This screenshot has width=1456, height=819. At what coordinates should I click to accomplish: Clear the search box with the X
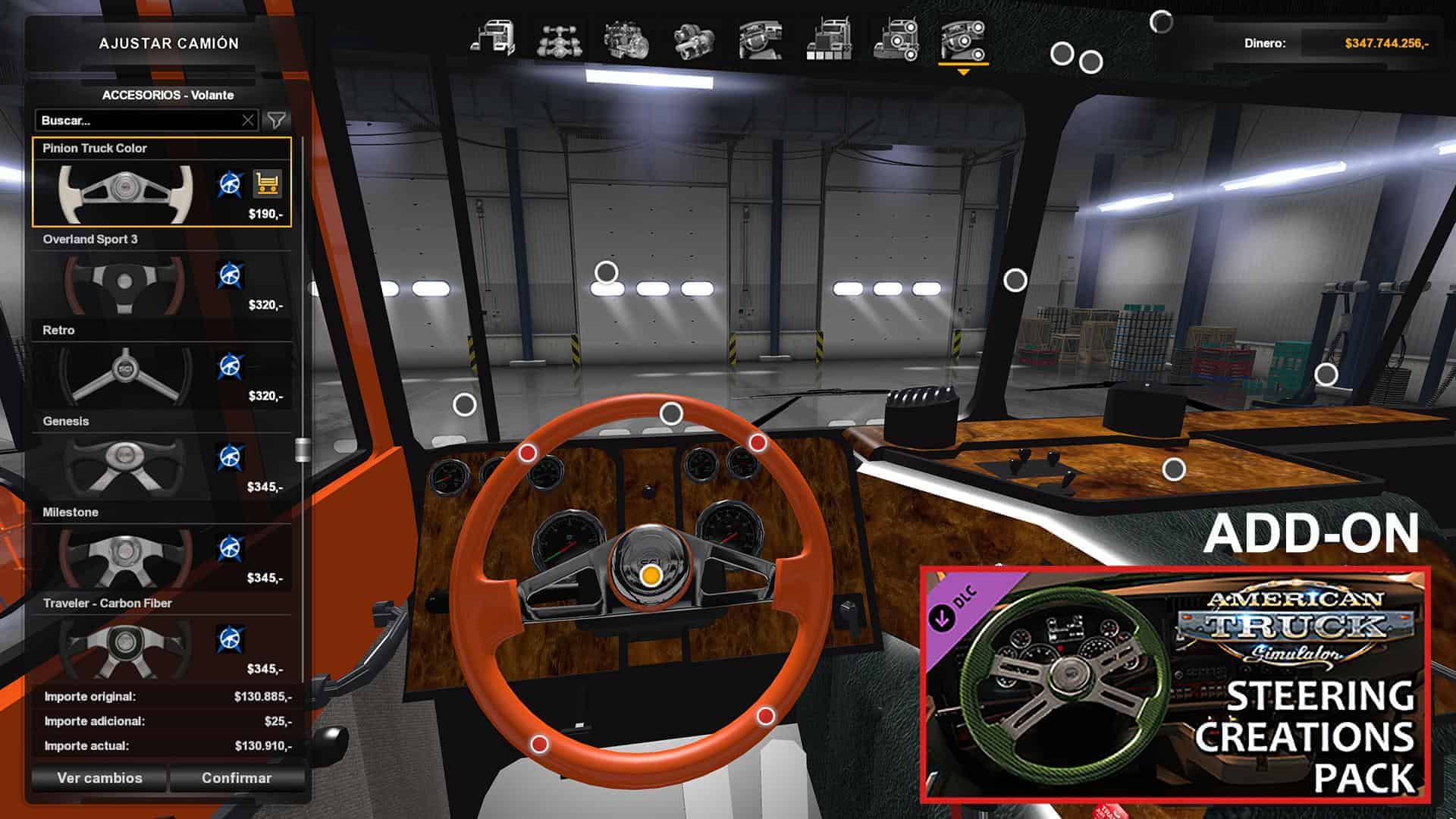tap(248, 121)
